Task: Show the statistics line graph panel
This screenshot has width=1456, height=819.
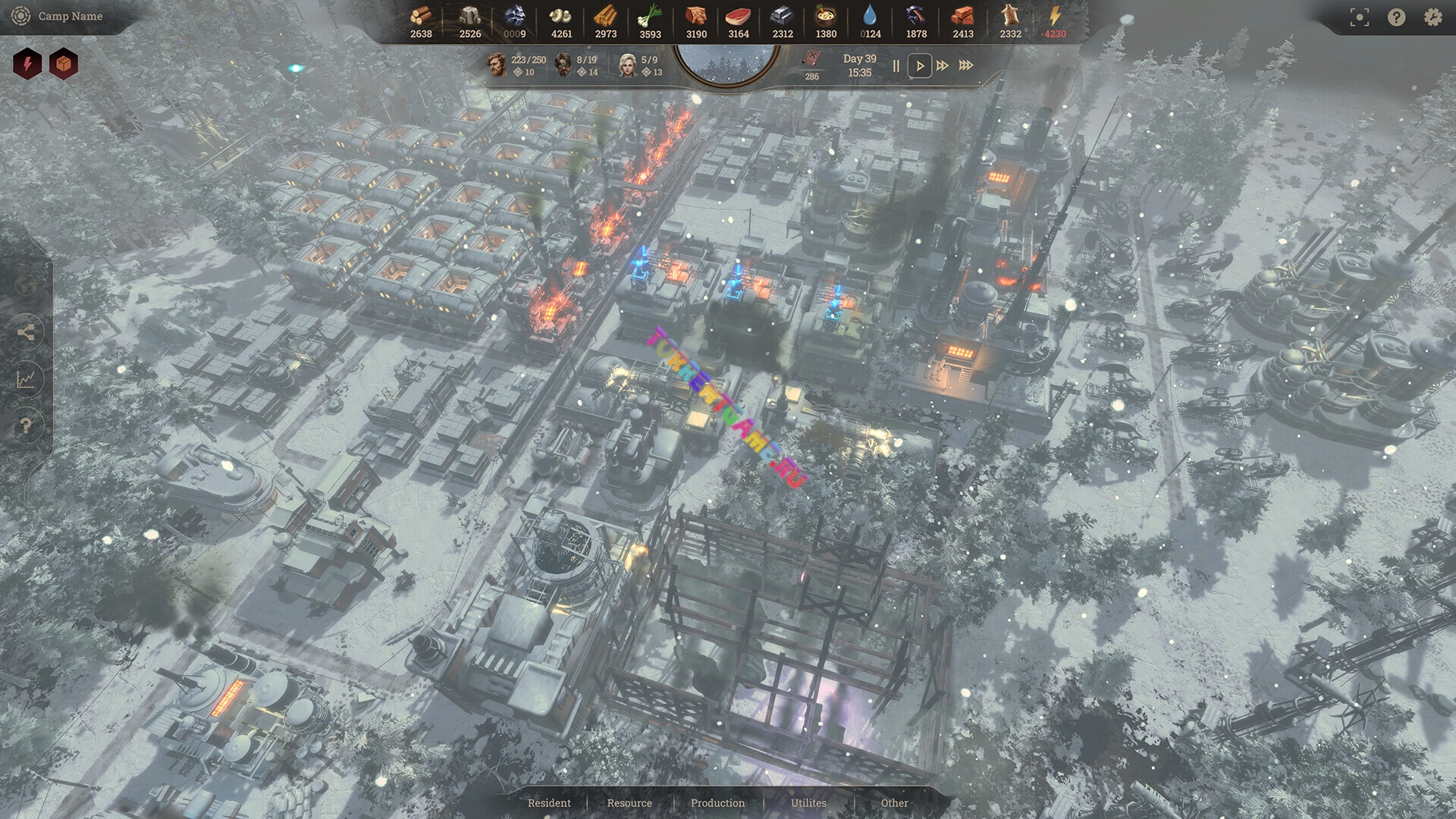Action: (x=26, y=379)
